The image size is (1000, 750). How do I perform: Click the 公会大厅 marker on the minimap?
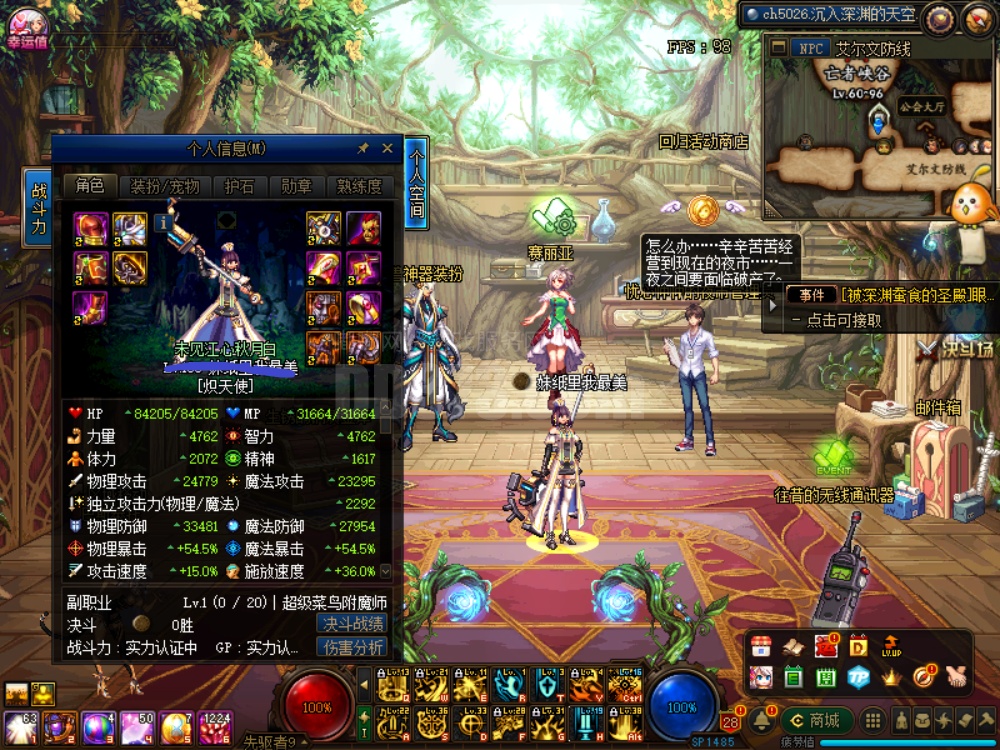[921, 104]
